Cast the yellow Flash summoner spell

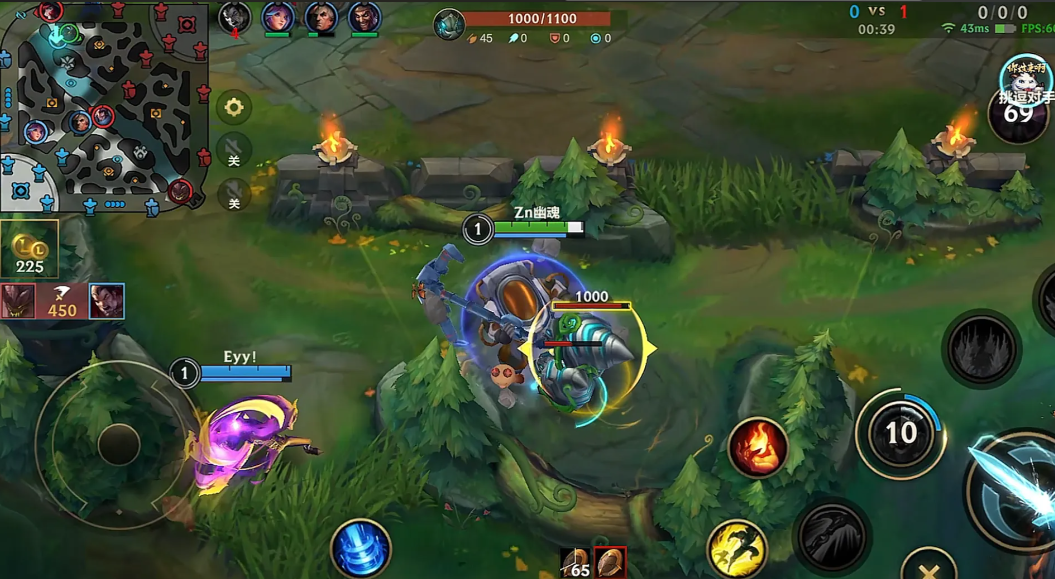pos(737,549)
